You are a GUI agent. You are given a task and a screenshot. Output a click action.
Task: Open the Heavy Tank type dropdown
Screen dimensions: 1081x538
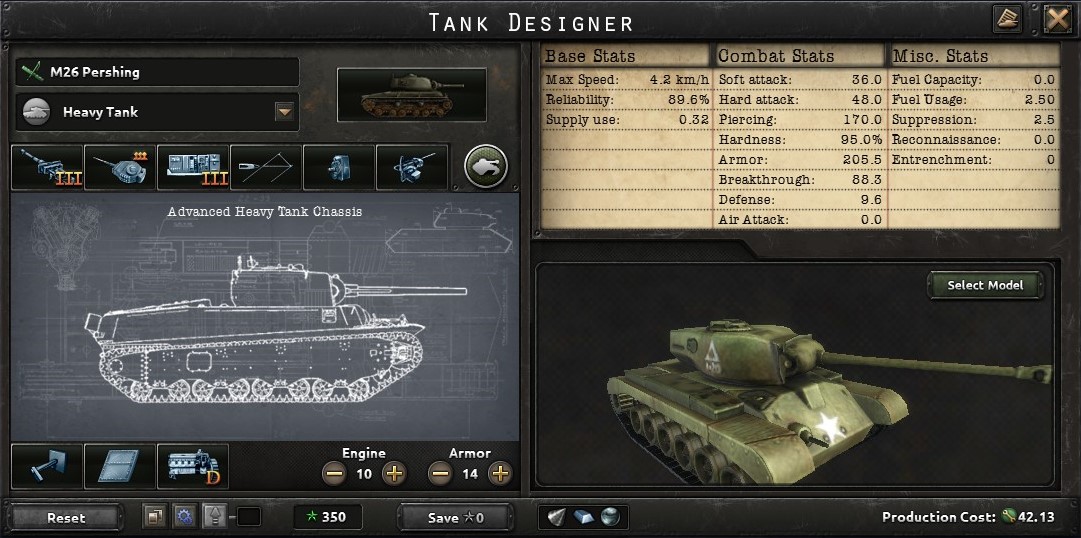pyautogui.click(x=285, y=112)
